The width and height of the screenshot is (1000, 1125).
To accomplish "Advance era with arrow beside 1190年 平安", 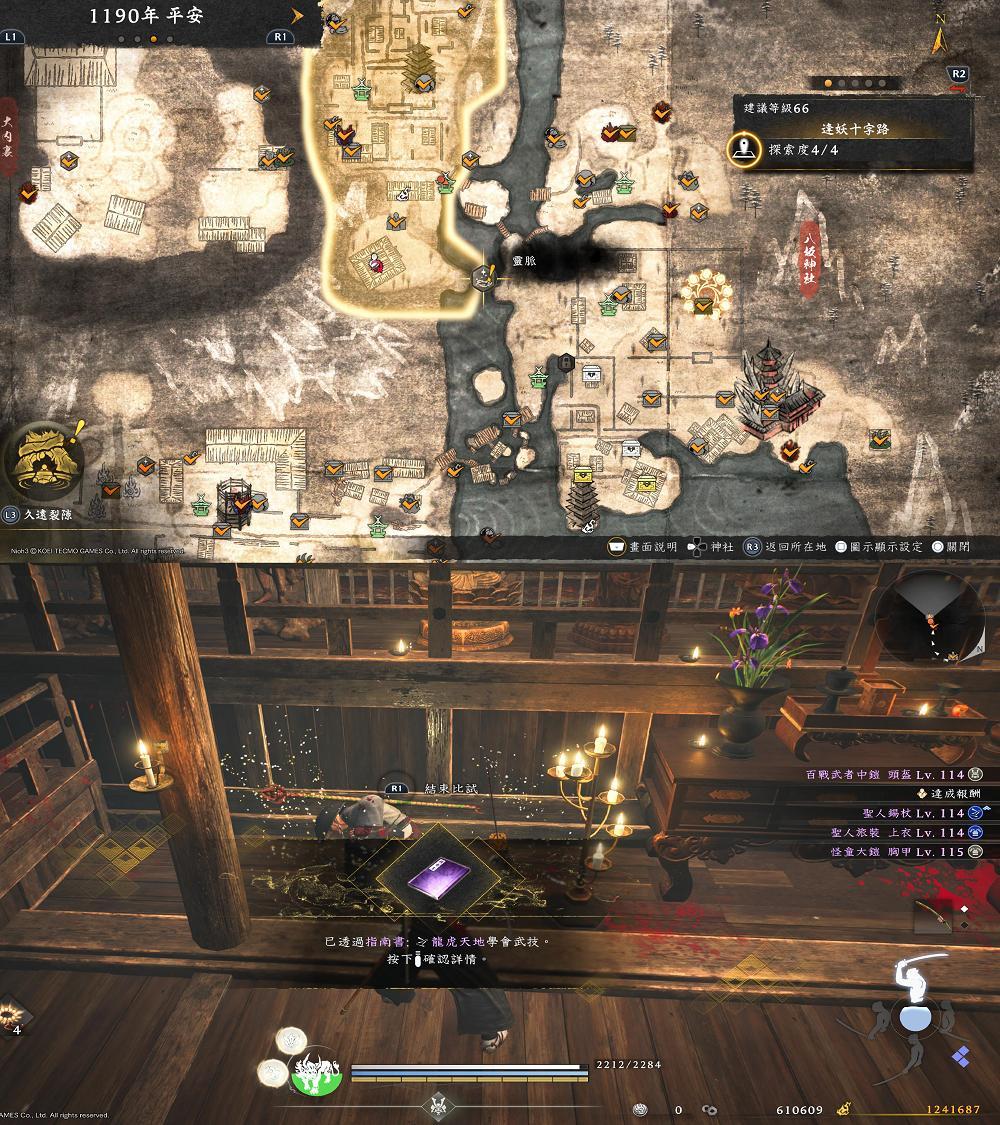I will point(297,16).
